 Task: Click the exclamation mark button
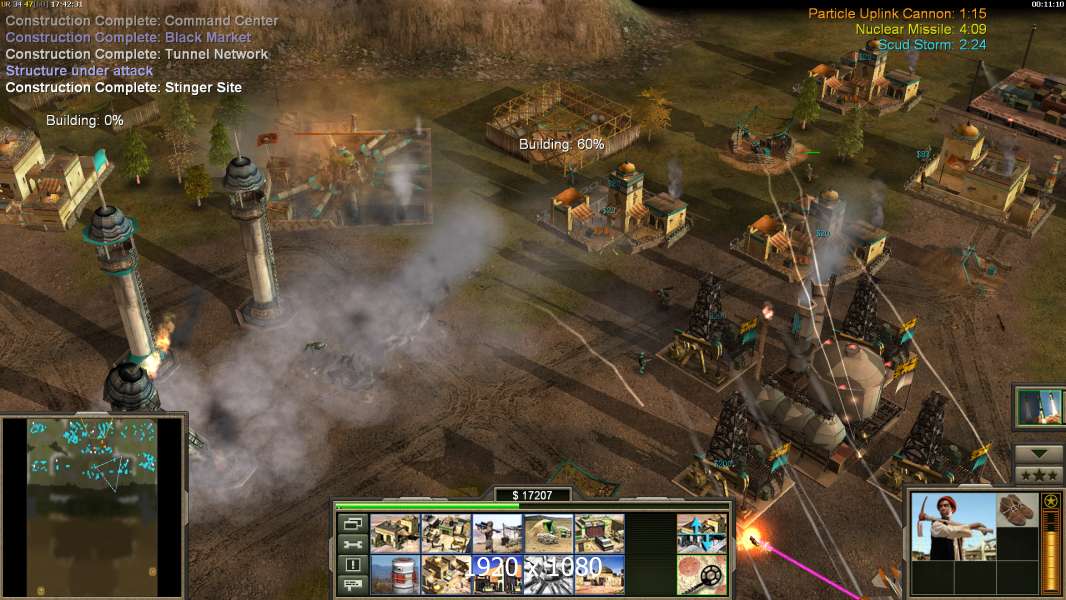(x=351, y=565)
